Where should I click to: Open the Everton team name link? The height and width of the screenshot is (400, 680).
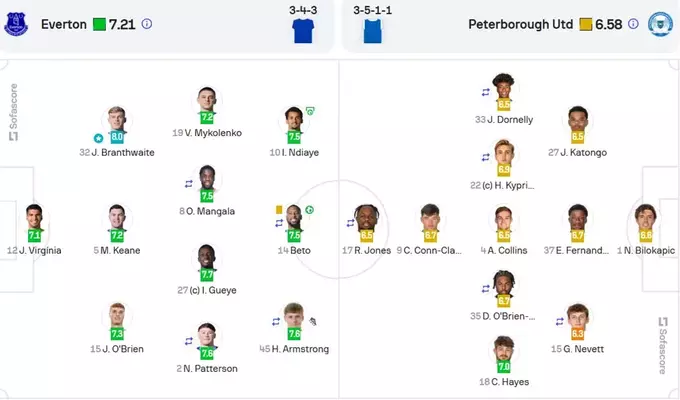coord(63,23)
